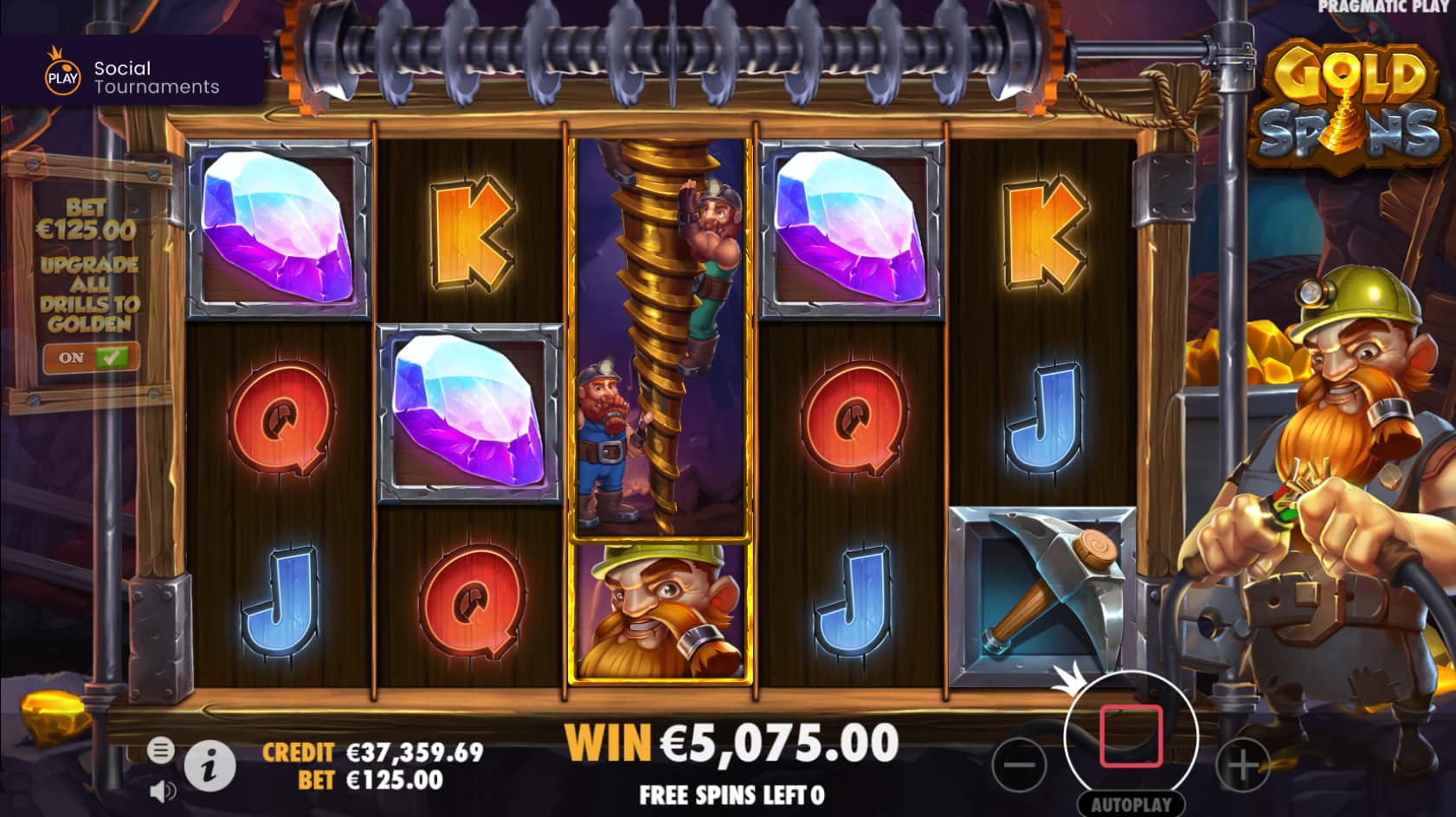Mute the game sound speaker icon
Image resolution: width=1456 pixels, height=817 pixels.
(x=161, y=788)
